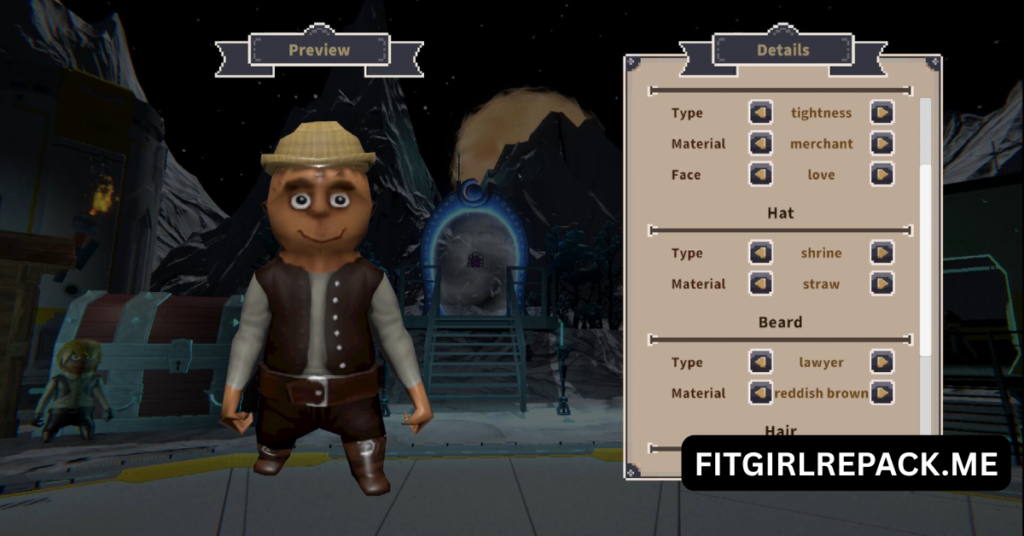Click the FITGIRLREPACK.ME watermark

click(846, 463)
